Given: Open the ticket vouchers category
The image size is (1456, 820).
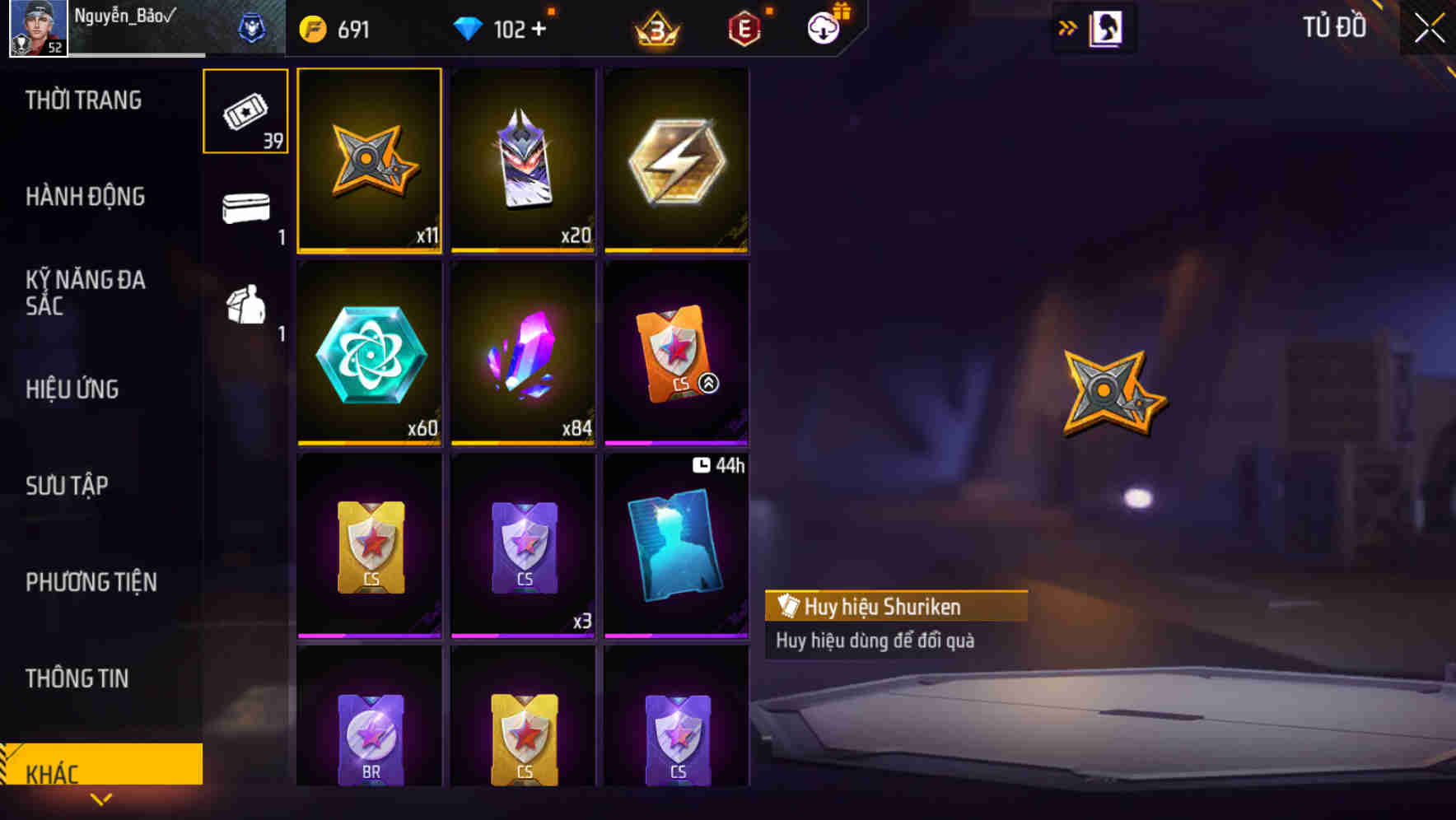Looking at the screenshot, I should click(x=245, y=110).
